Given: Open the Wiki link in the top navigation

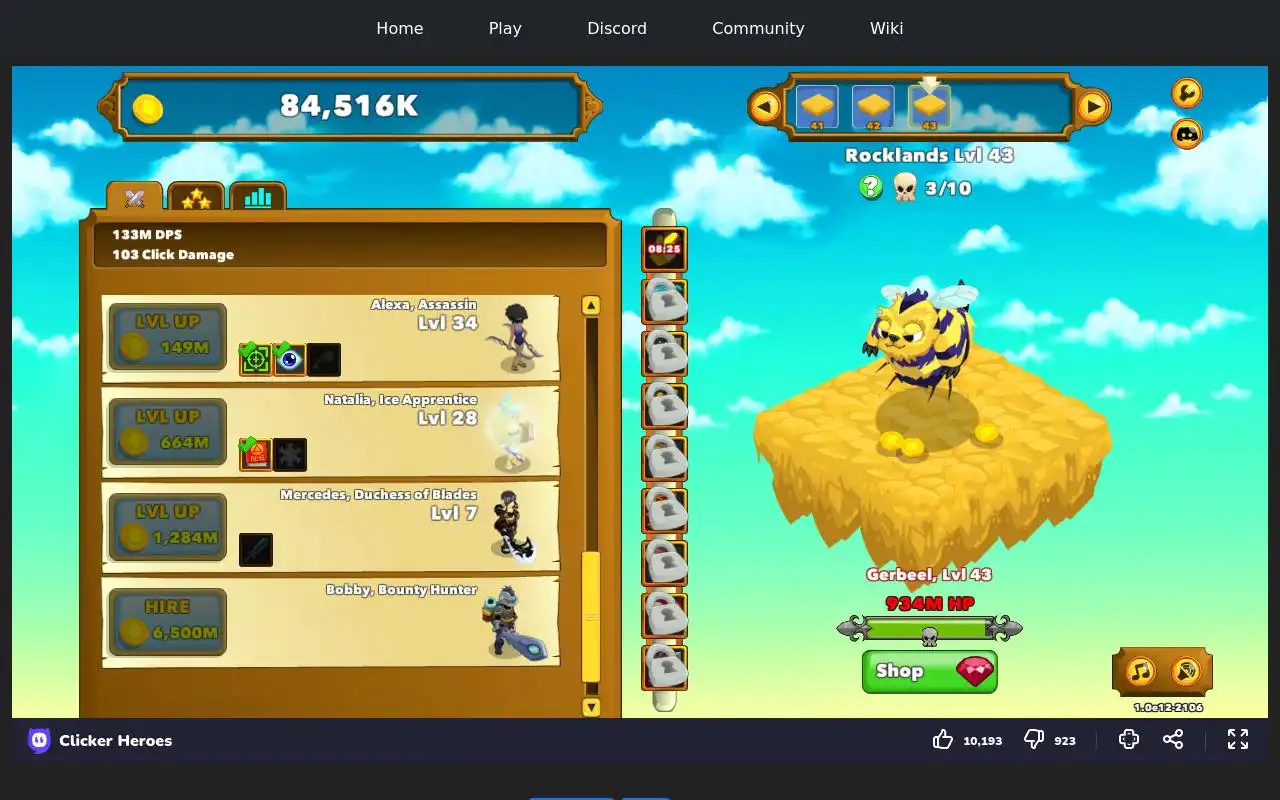Looking at the screenshot, I should 886,28.
